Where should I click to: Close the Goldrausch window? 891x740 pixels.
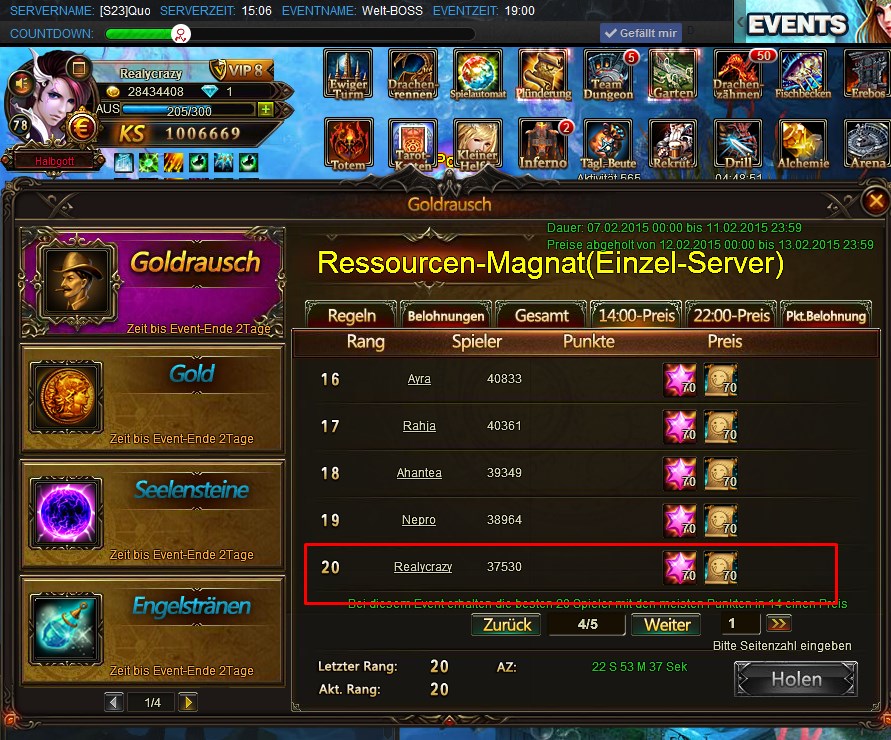(x=874, y=199)
